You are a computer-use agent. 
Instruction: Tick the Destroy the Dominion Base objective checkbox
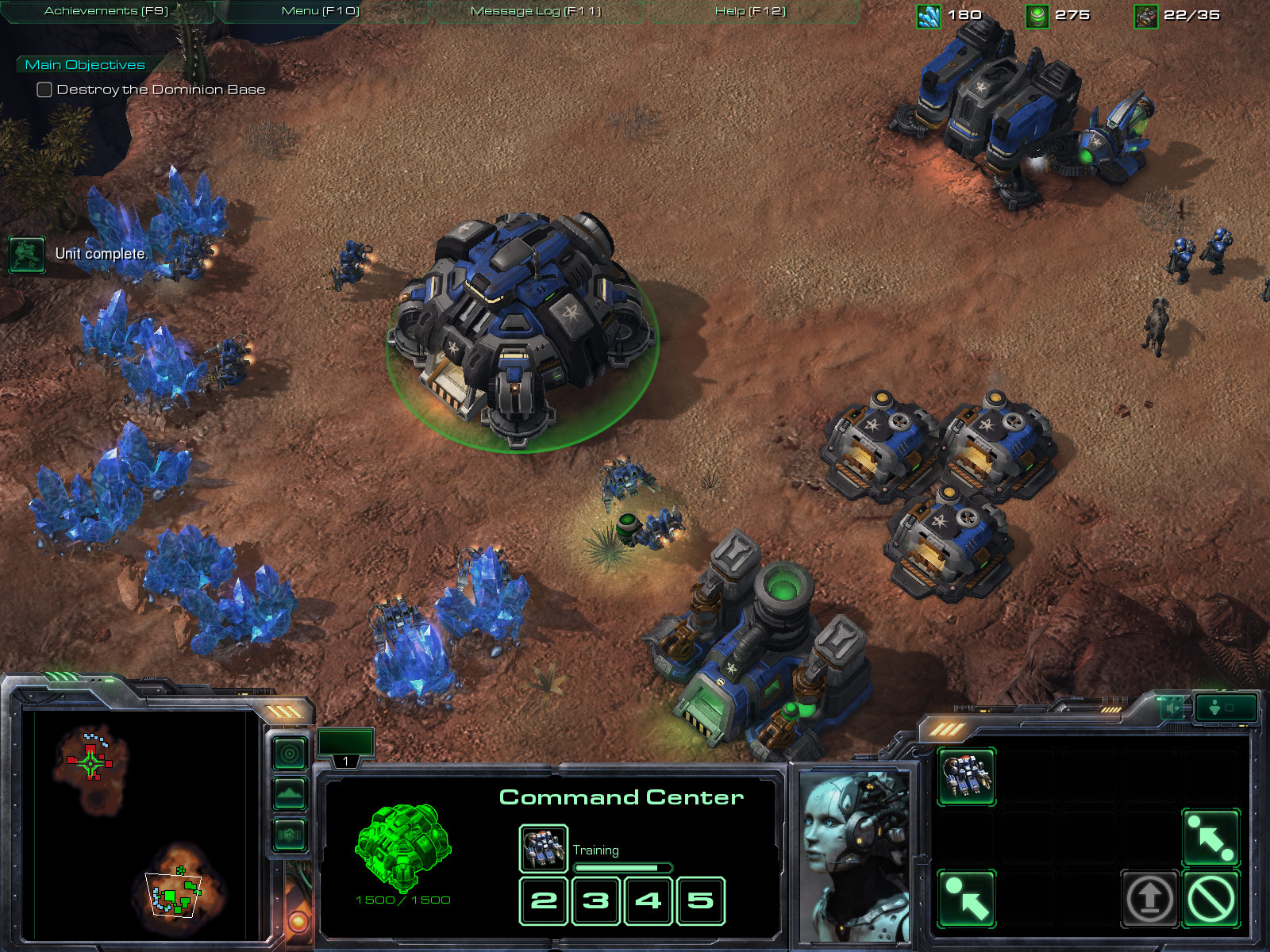(44, 90)
